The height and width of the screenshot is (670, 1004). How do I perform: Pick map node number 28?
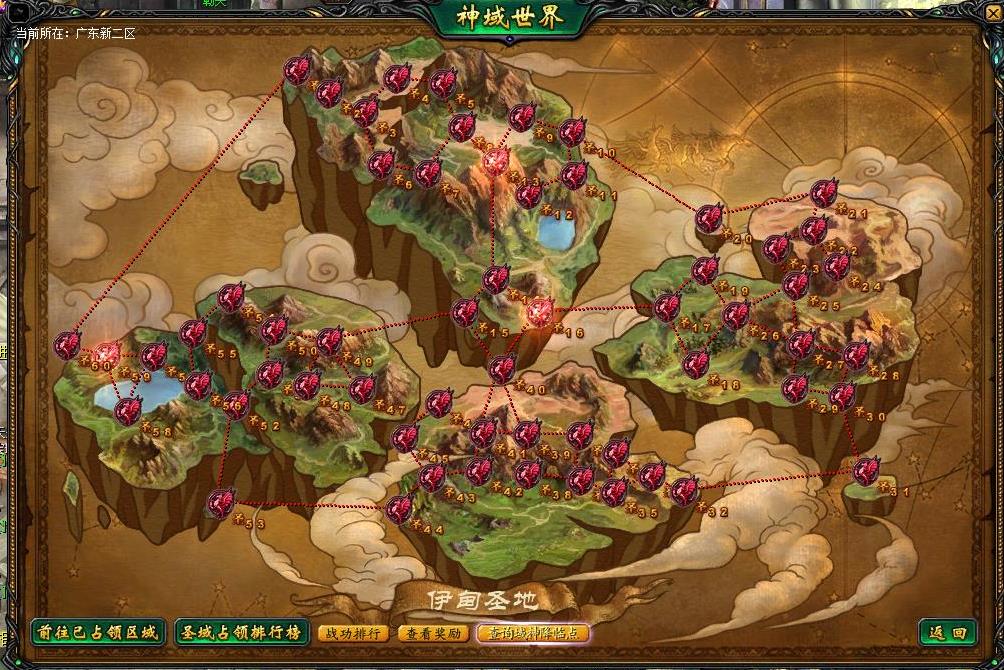click(856, 355)
